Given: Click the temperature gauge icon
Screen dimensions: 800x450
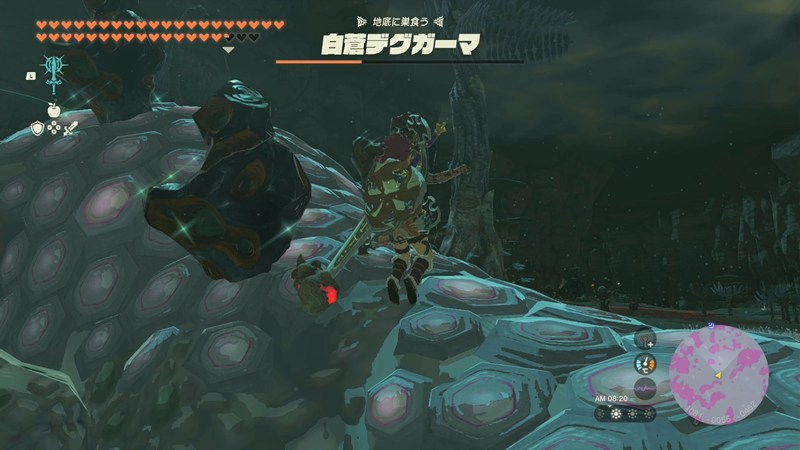Looking at the screenshot, I should click(x=645, y=363).
